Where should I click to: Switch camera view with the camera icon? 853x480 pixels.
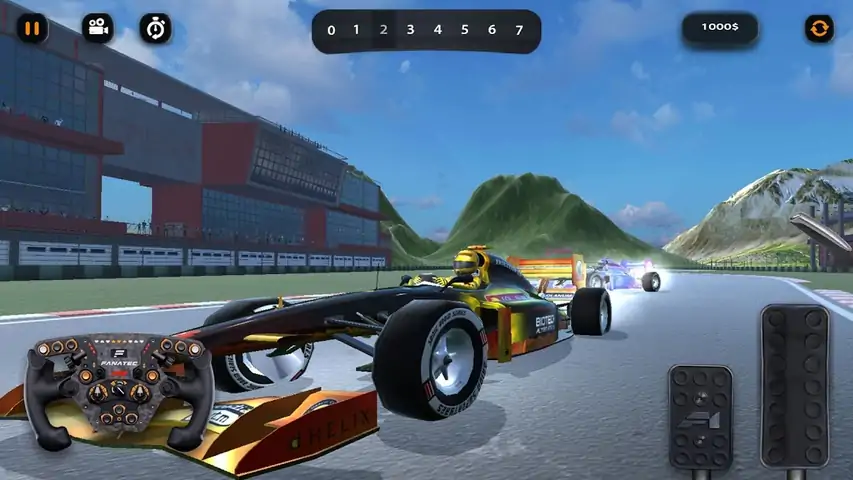tap(97, 28)
